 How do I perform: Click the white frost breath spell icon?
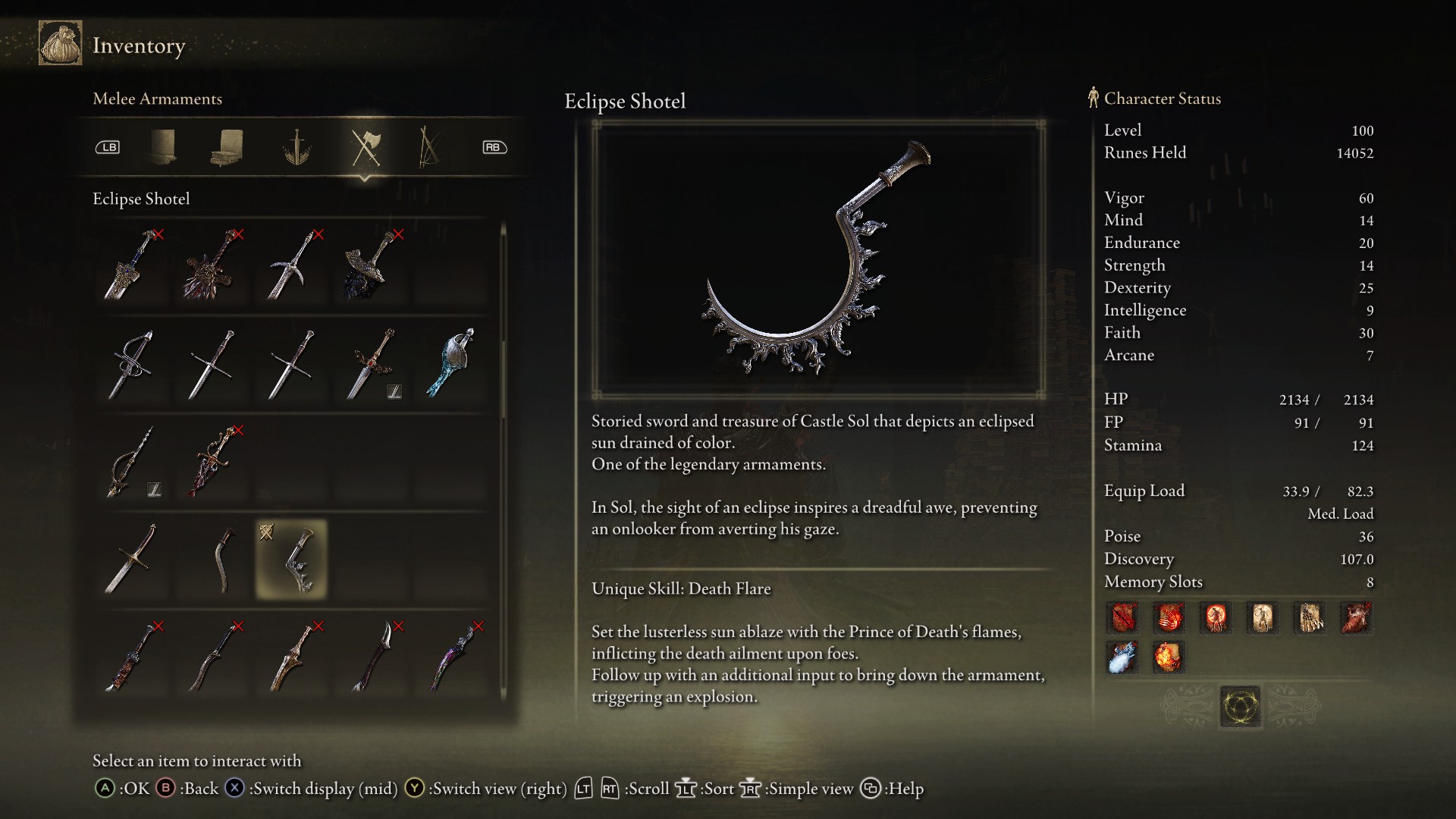tap(1122, 657)
